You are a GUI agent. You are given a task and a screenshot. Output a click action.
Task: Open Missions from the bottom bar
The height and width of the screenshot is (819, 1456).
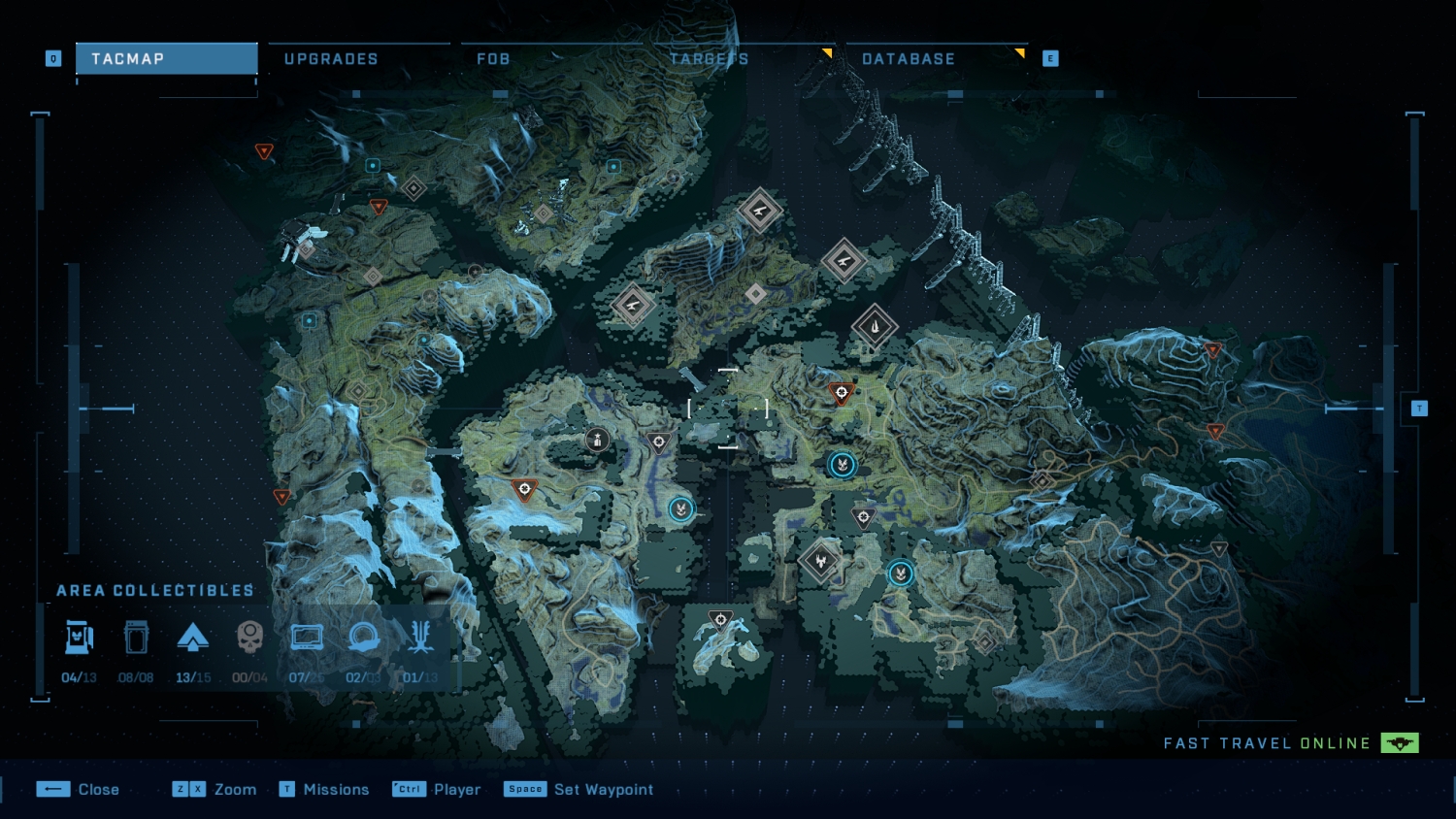click(x=337, y=789)
